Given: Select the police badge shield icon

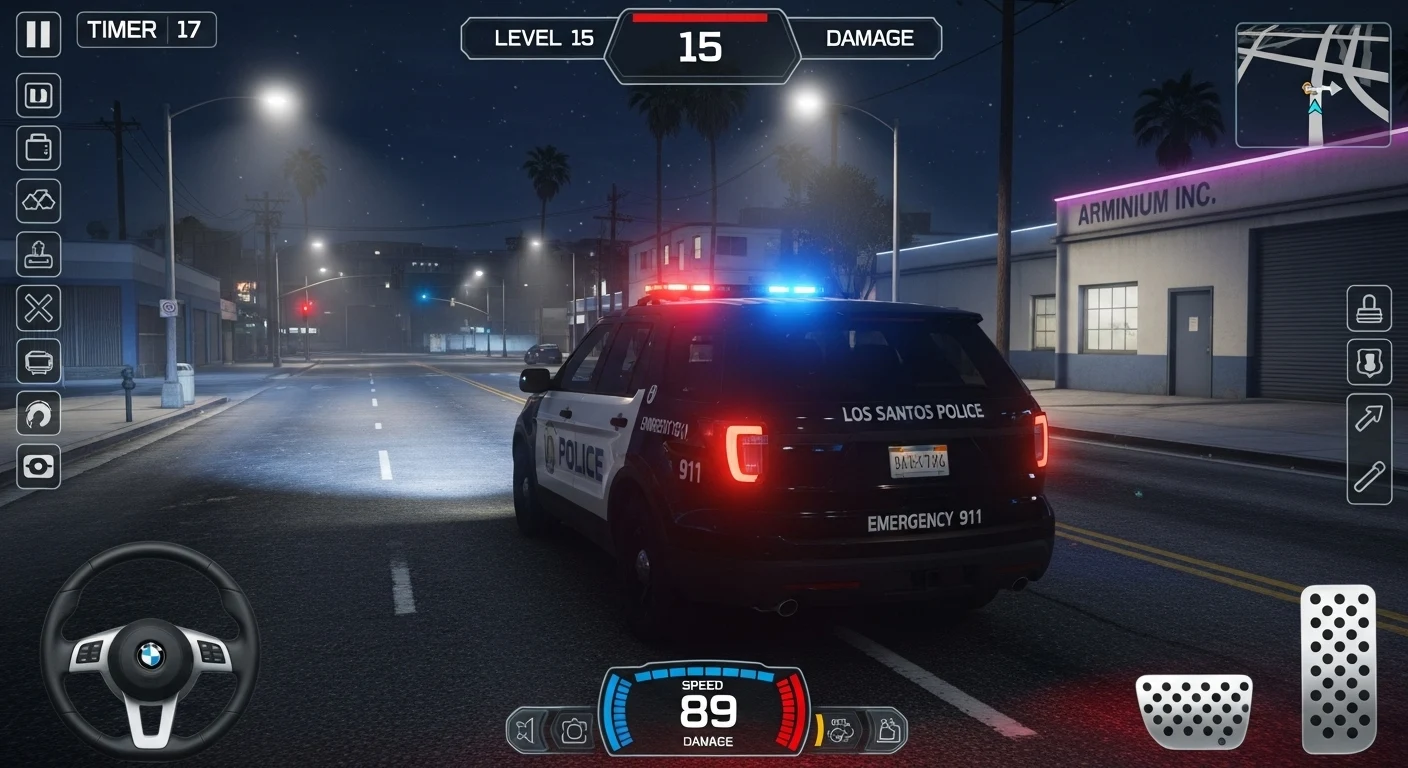Looking at the screenshot, I should (x=1368, y=362).
